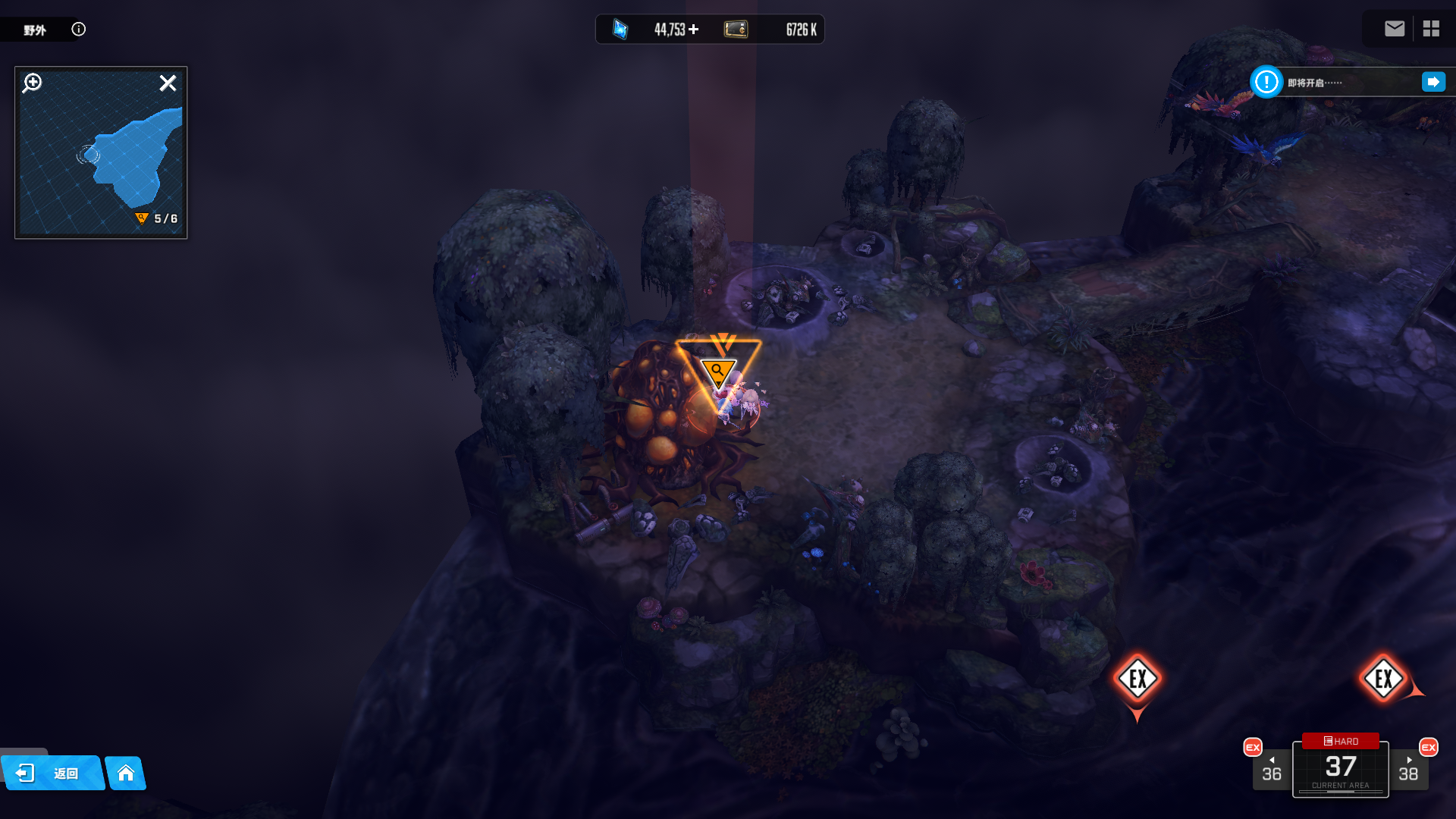Go to previous area 36
1456x819 pixels.
click(x=1271, y=770)
